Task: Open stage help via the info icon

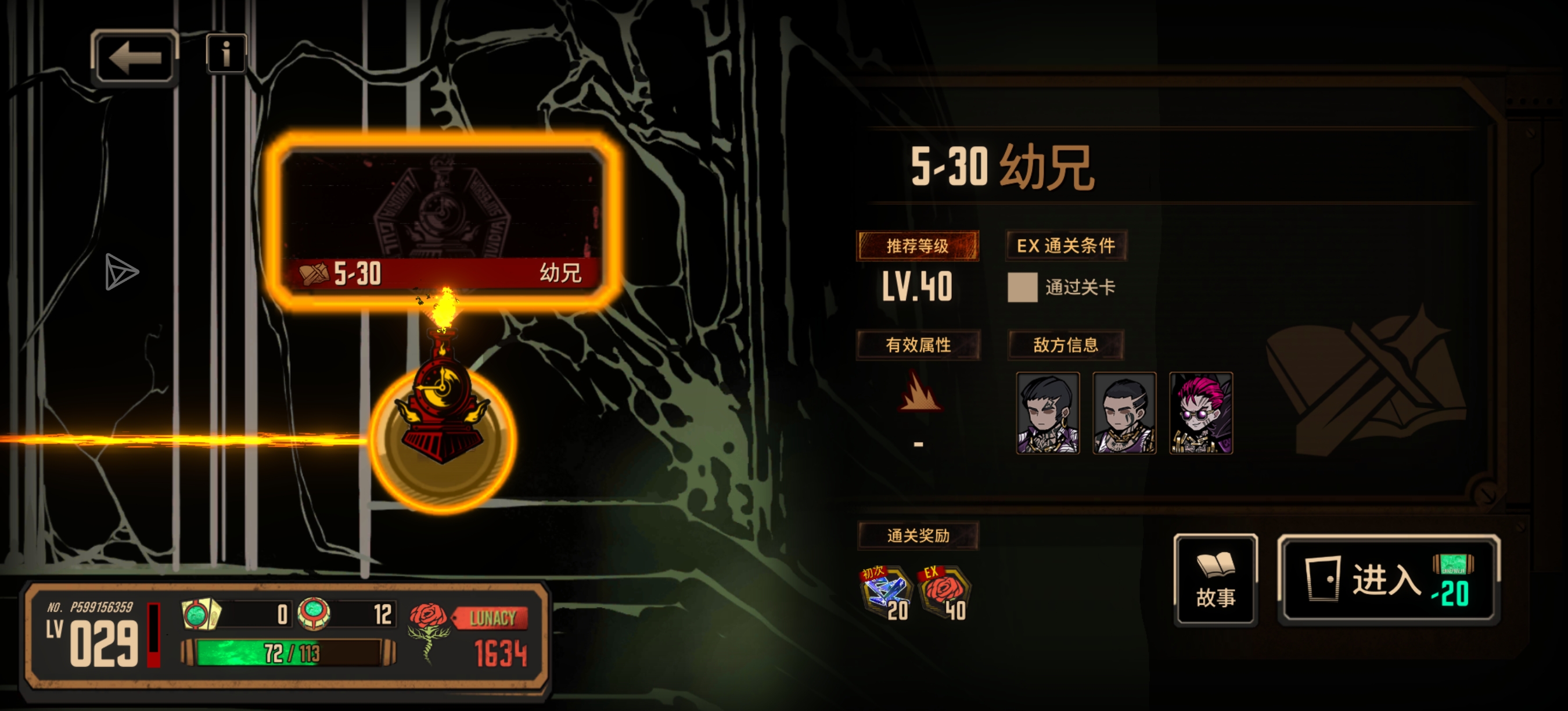Action: pos(225,55)
